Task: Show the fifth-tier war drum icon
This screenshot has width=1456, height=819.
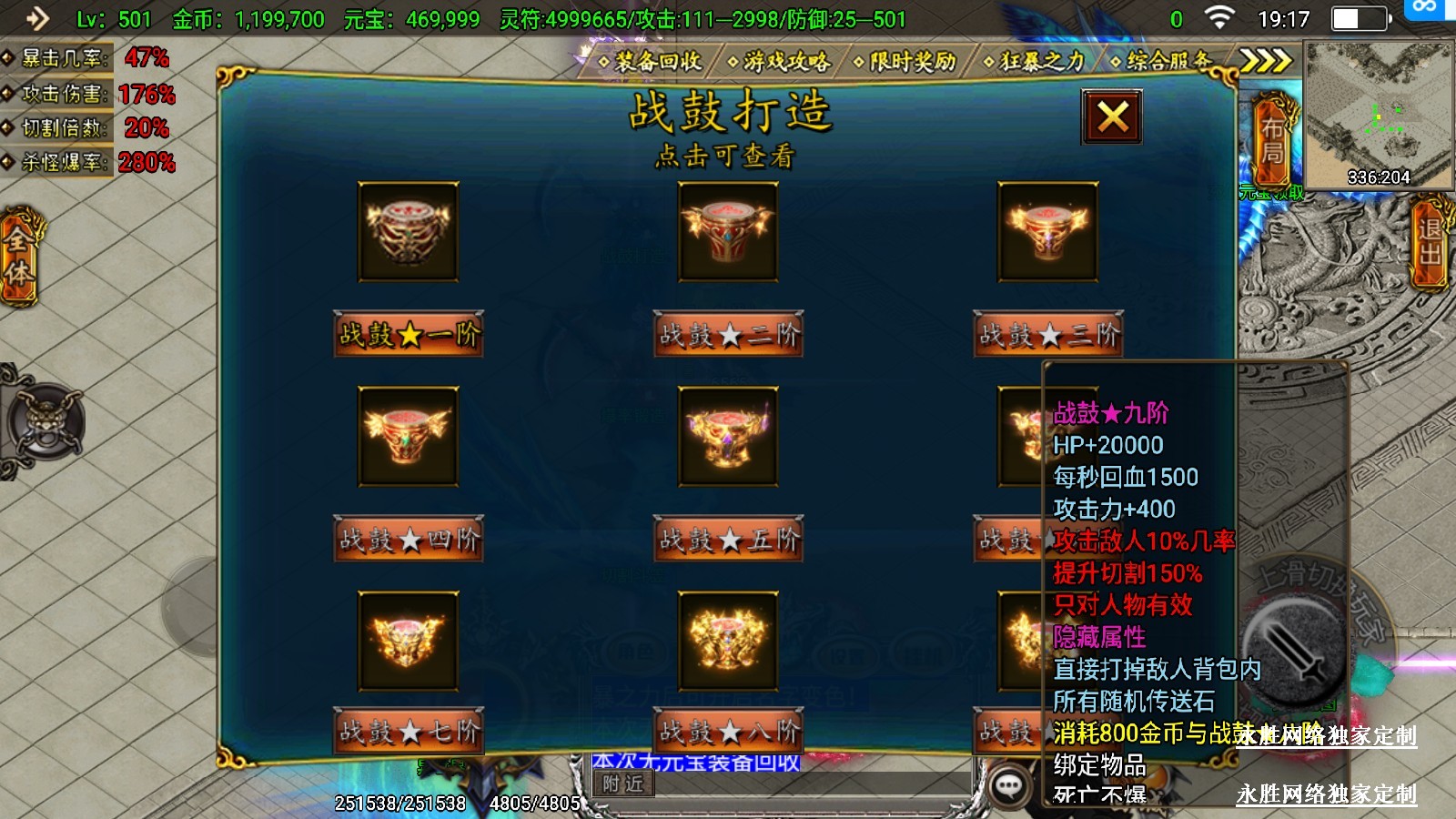Action: pyautogui.click(x=728, y=436)
